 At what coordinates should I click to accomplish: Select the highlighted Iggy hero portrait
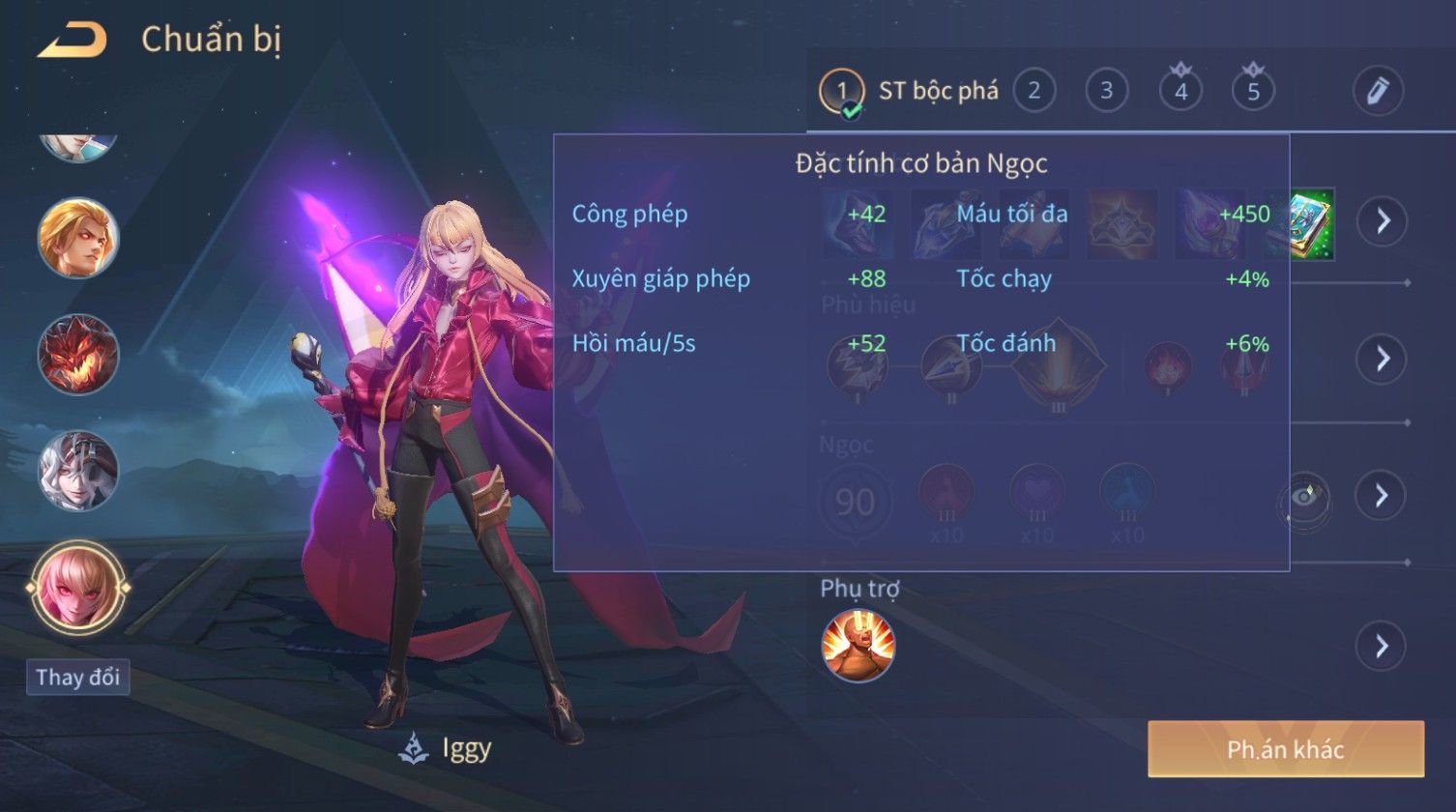[x=78, y=588]
